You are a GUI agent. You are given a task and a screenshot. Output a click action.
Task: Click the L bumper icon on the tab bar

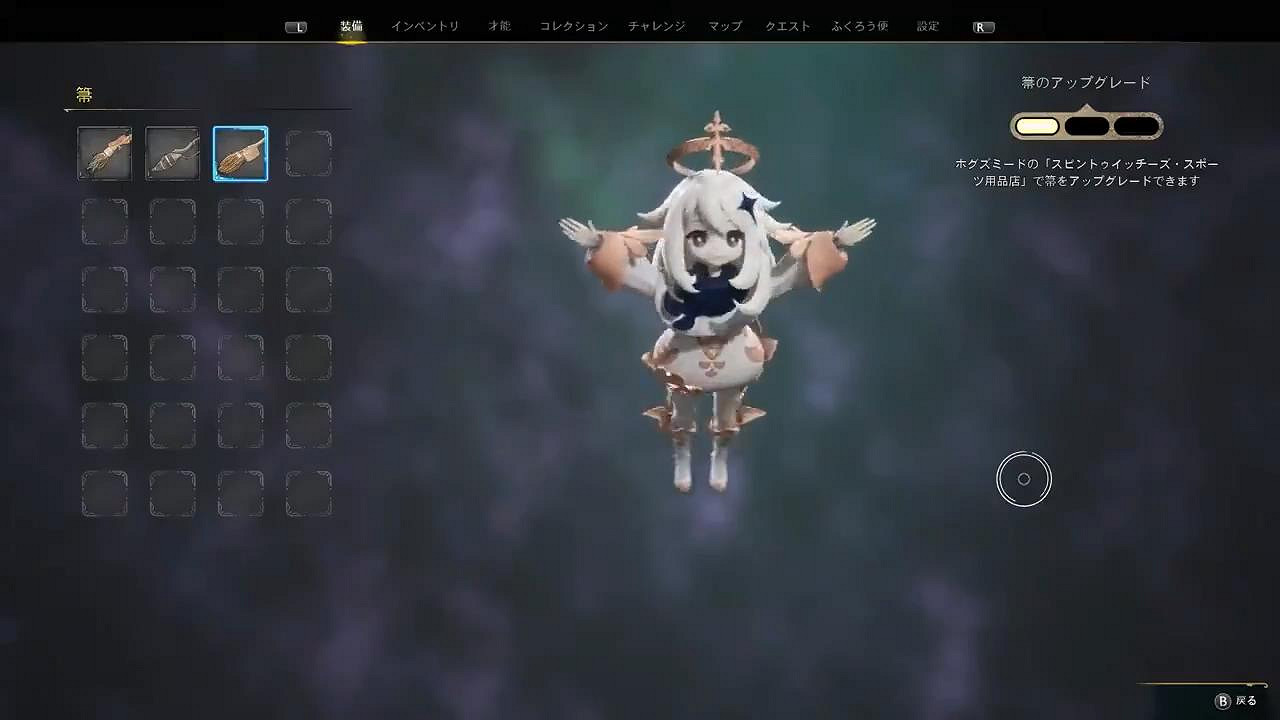click(296, 27)
